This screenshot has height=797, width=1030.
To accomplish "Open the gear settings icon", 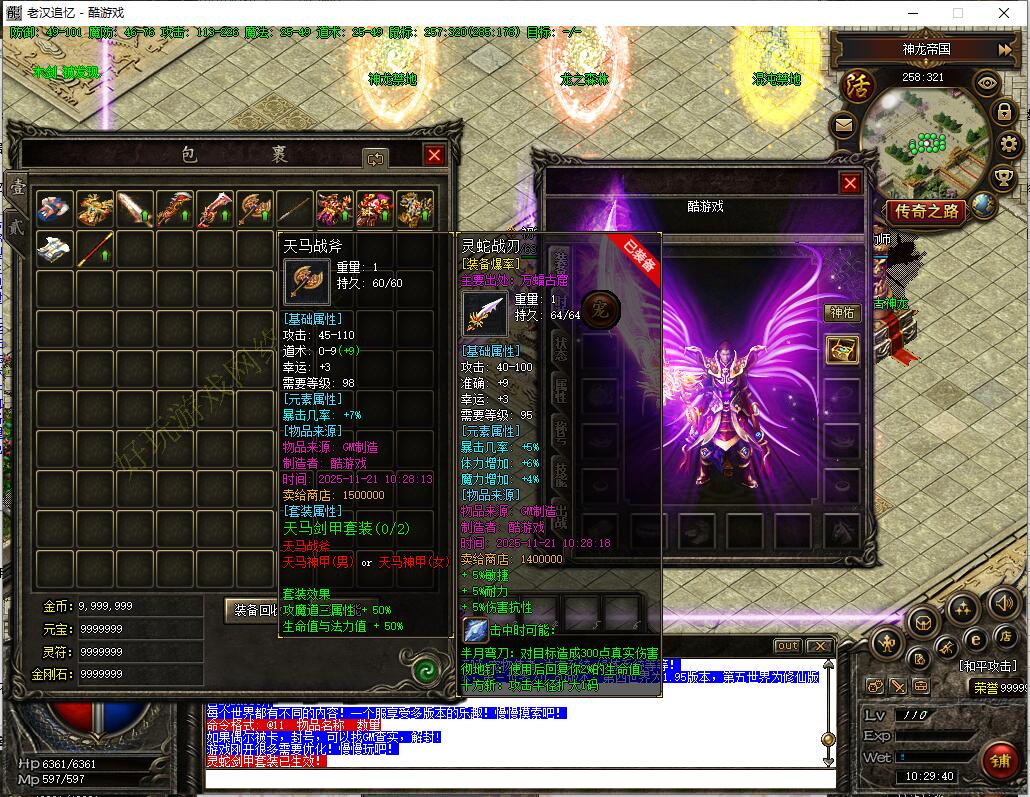I will [x=1007, y=146].
